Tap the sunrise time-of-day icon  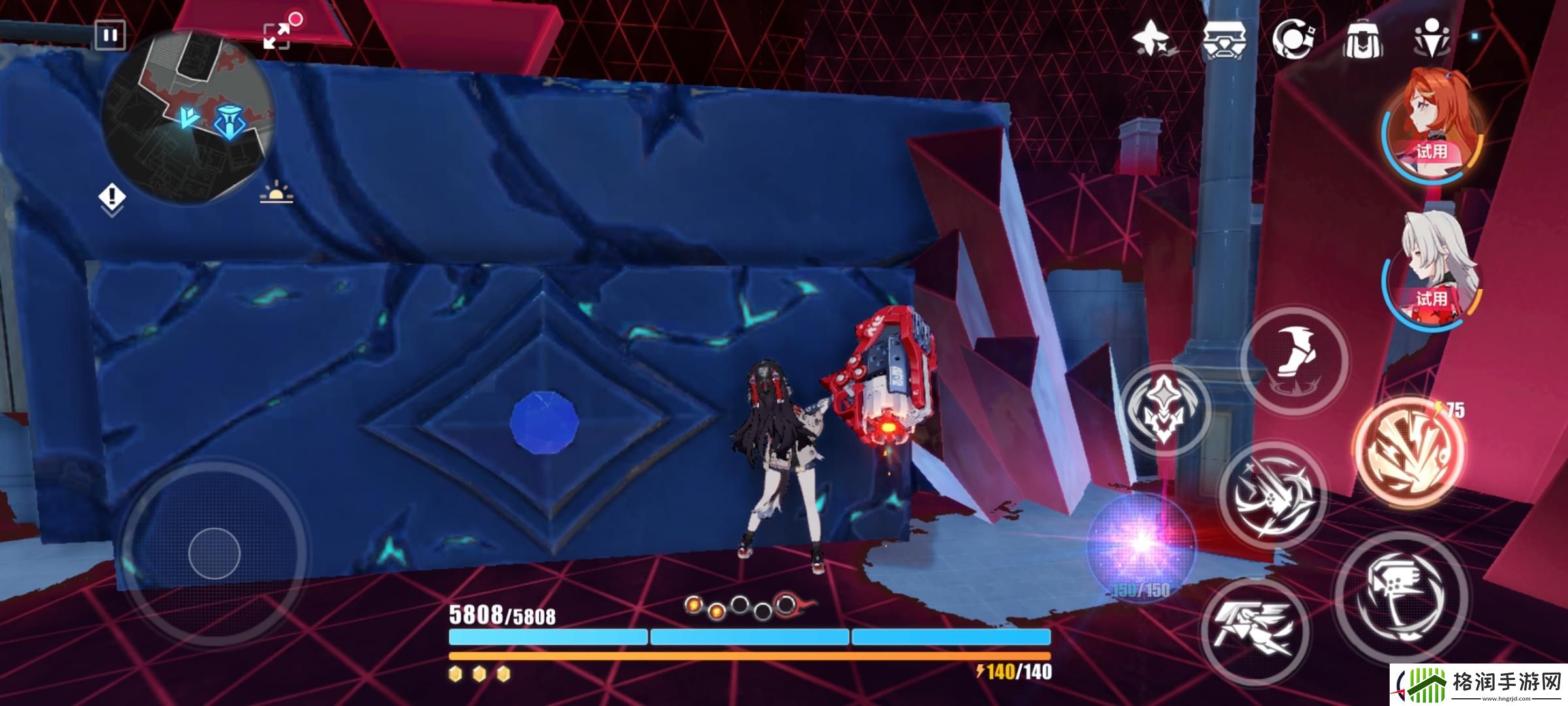coord(276,193)
